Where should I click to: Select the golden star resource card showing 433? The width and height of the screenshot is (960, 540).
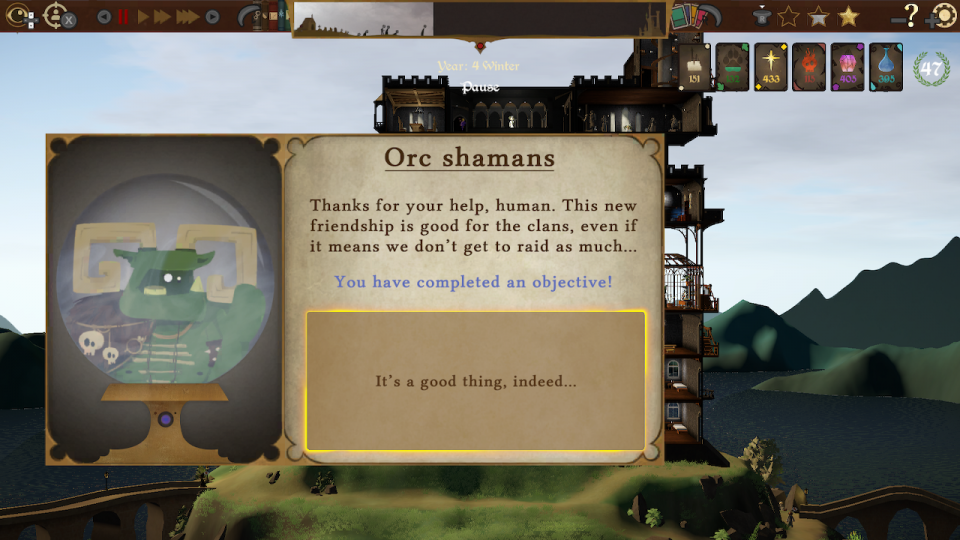coord(771,67)
